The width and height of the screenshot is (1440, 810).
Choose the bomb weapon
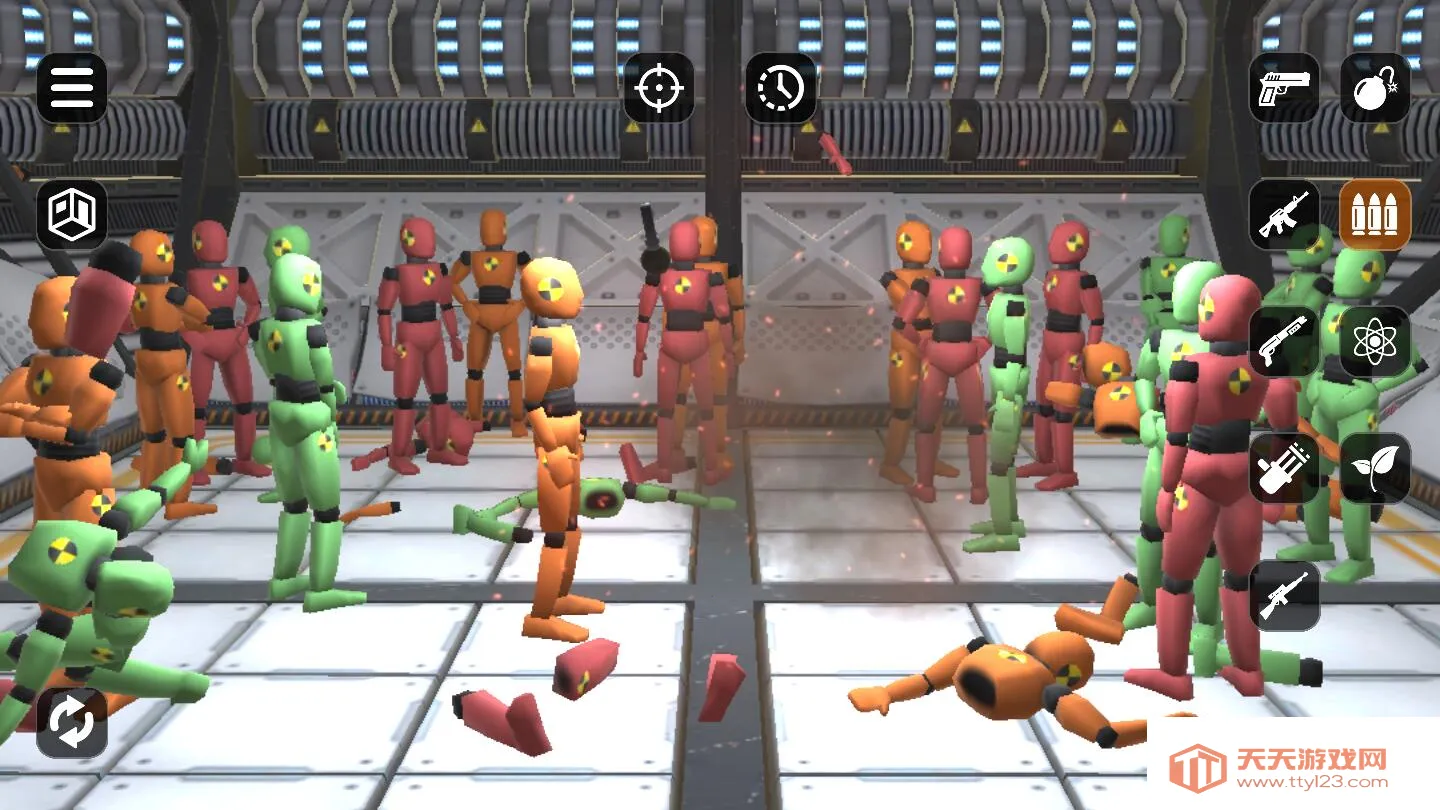click(1375, 88)
